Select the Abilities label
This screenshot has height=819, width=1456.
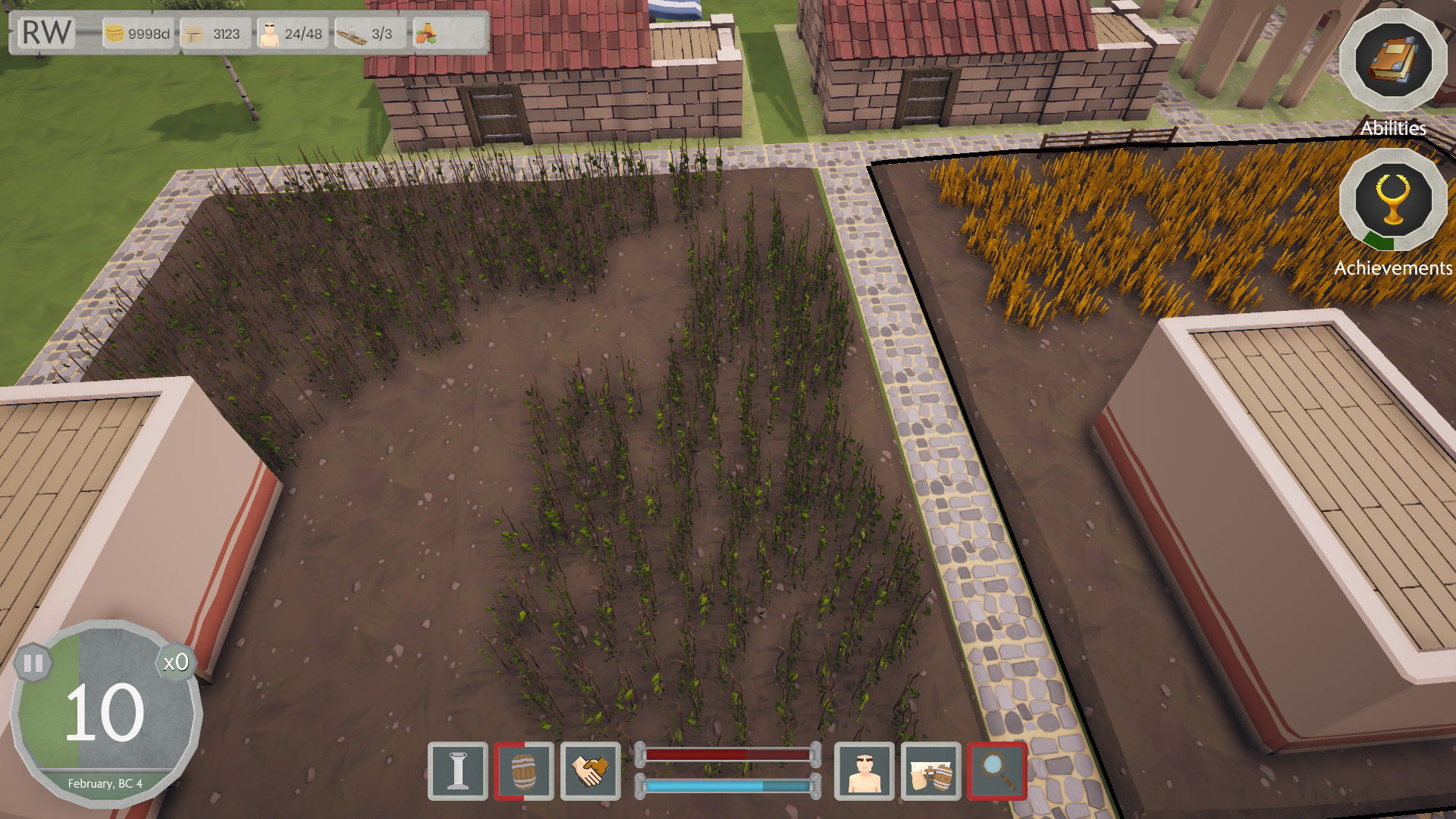coord(1394,128)
